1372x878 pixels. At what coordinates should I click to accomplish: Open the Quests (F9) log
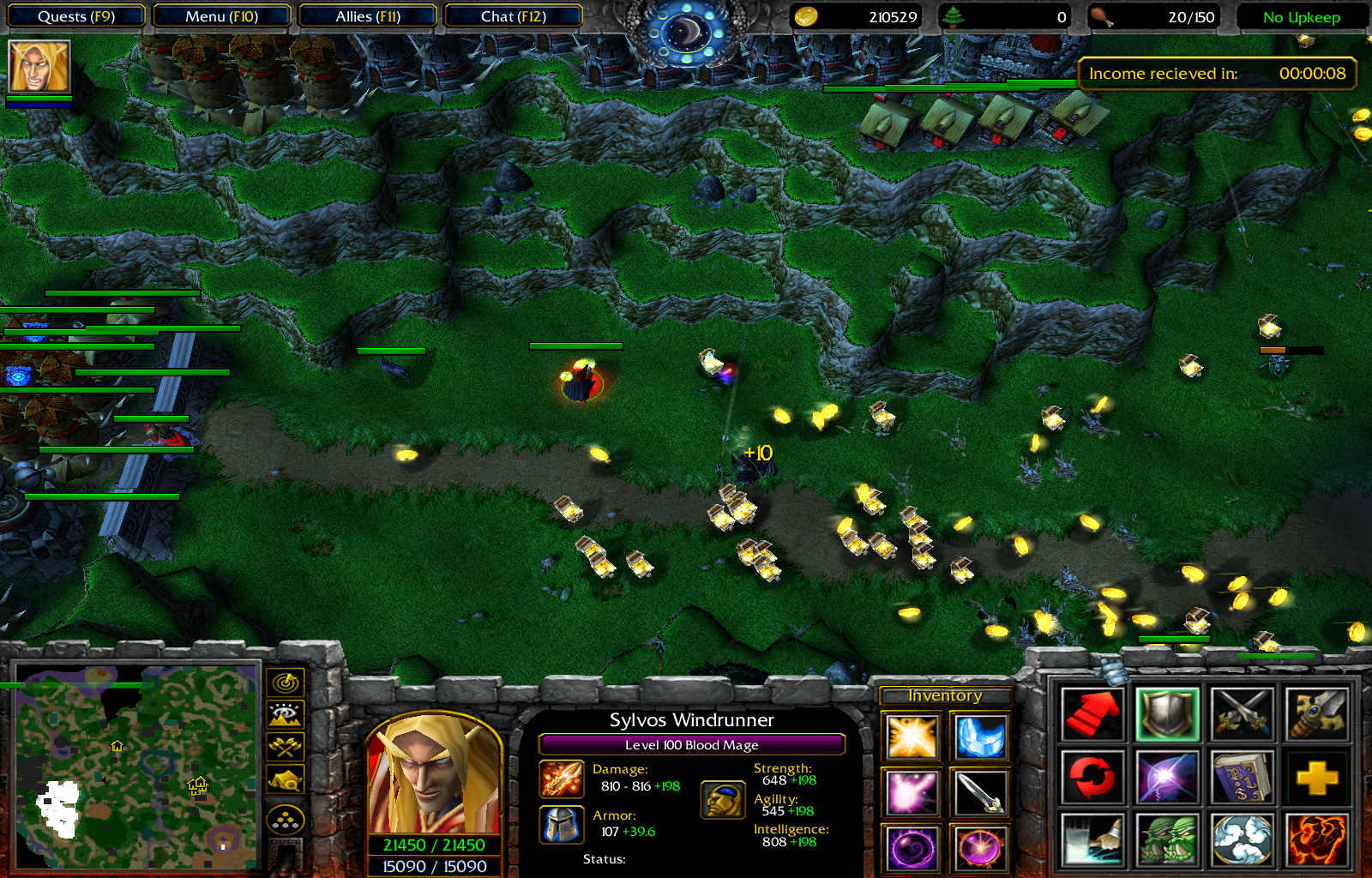pos(75,15)
